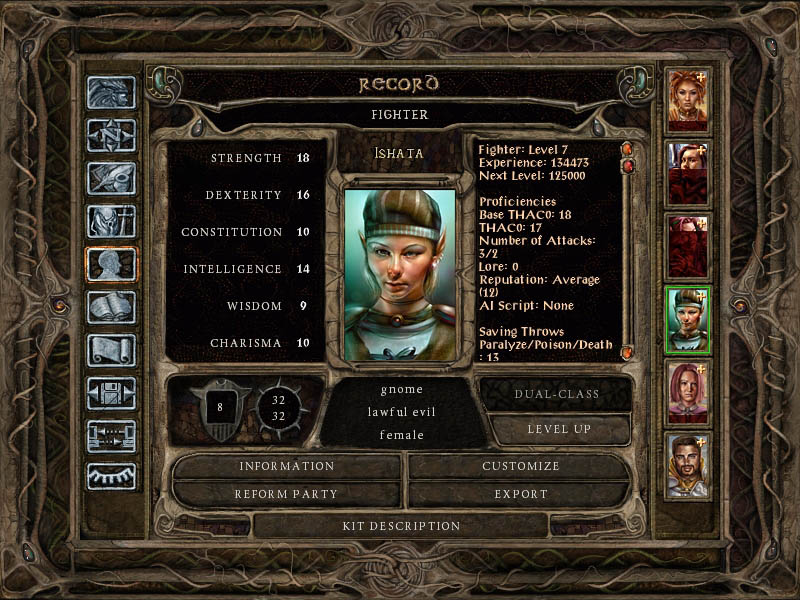Return to game via the dragon head icon
Image resolution: width=800 pixels, height=600 pixels.
pos(111,93)
